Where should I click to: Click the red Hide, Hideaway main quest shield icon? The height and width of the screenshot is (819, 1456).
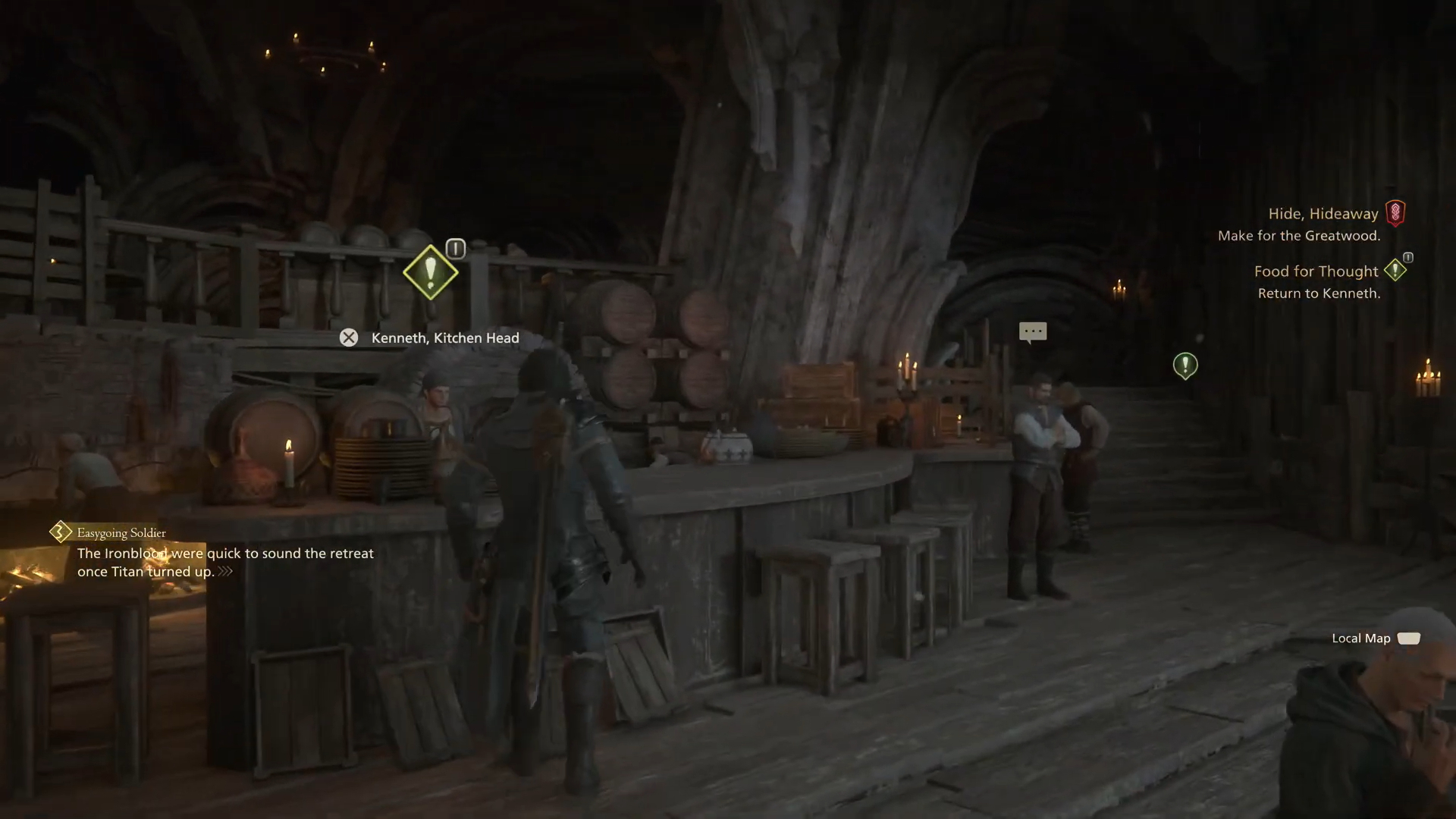[x=1395, y=213]
